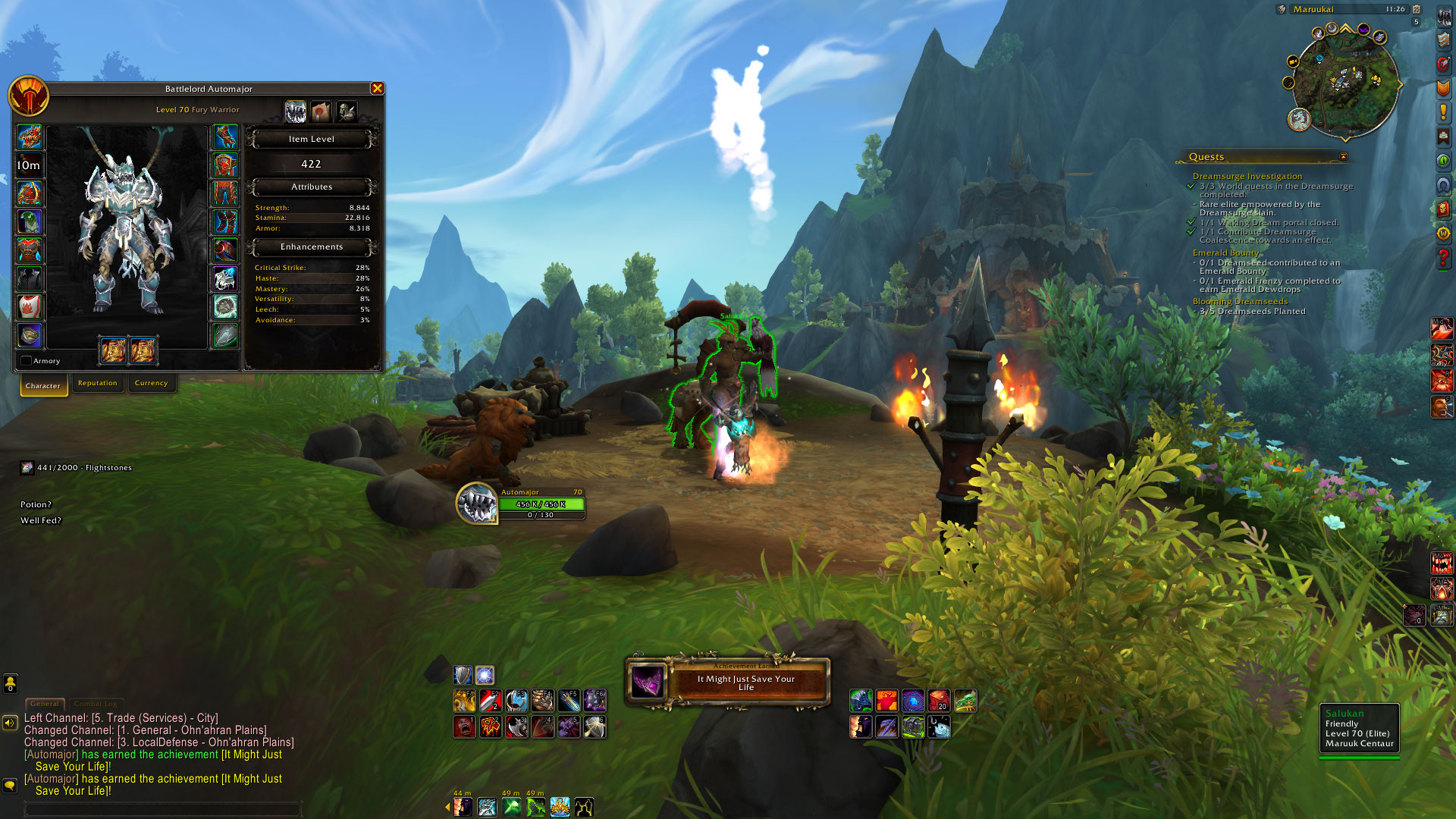Toggle the Armory checkbox
The image size is (1456, 819).
click(x=27, y=361)
